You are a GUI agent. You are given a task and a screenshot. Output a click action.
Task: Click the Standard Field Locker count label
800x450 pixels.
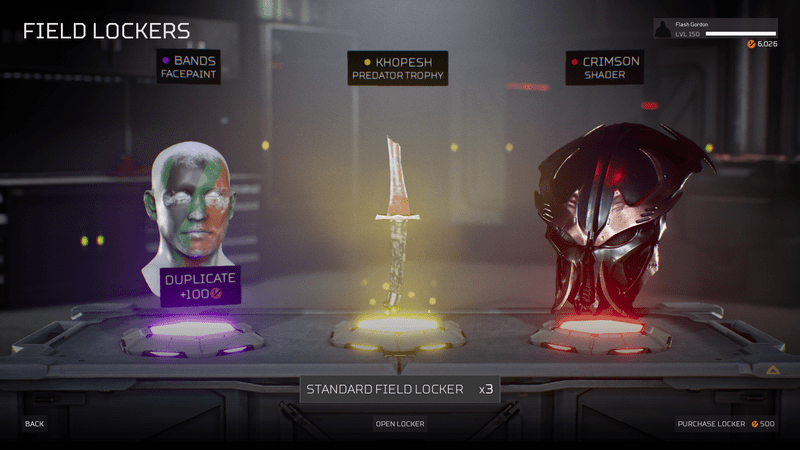tap(400, 389)
